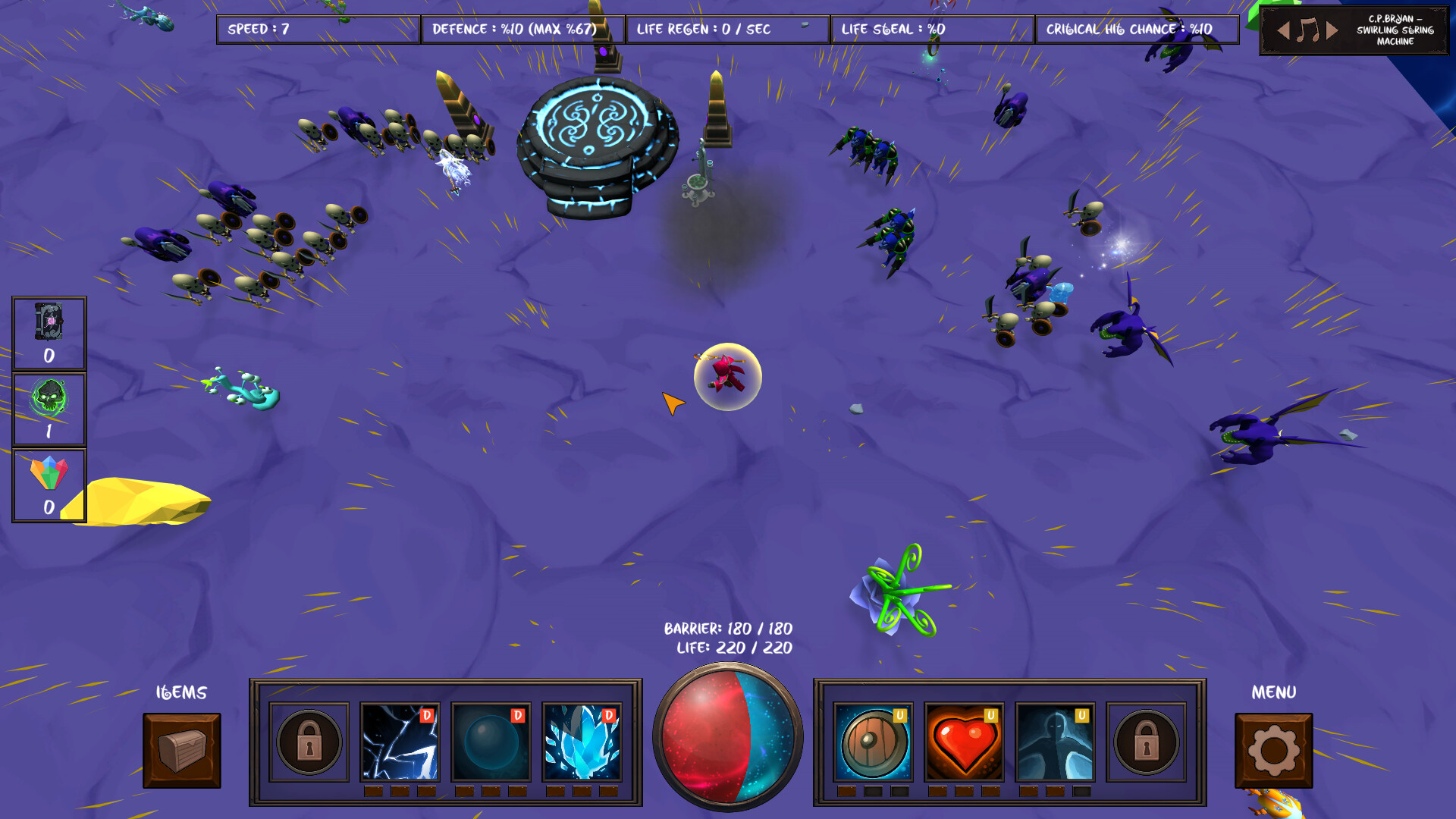The image size is (1456, 819).
Task: Go back to previous music track
Action: [x=1282, y=30]
